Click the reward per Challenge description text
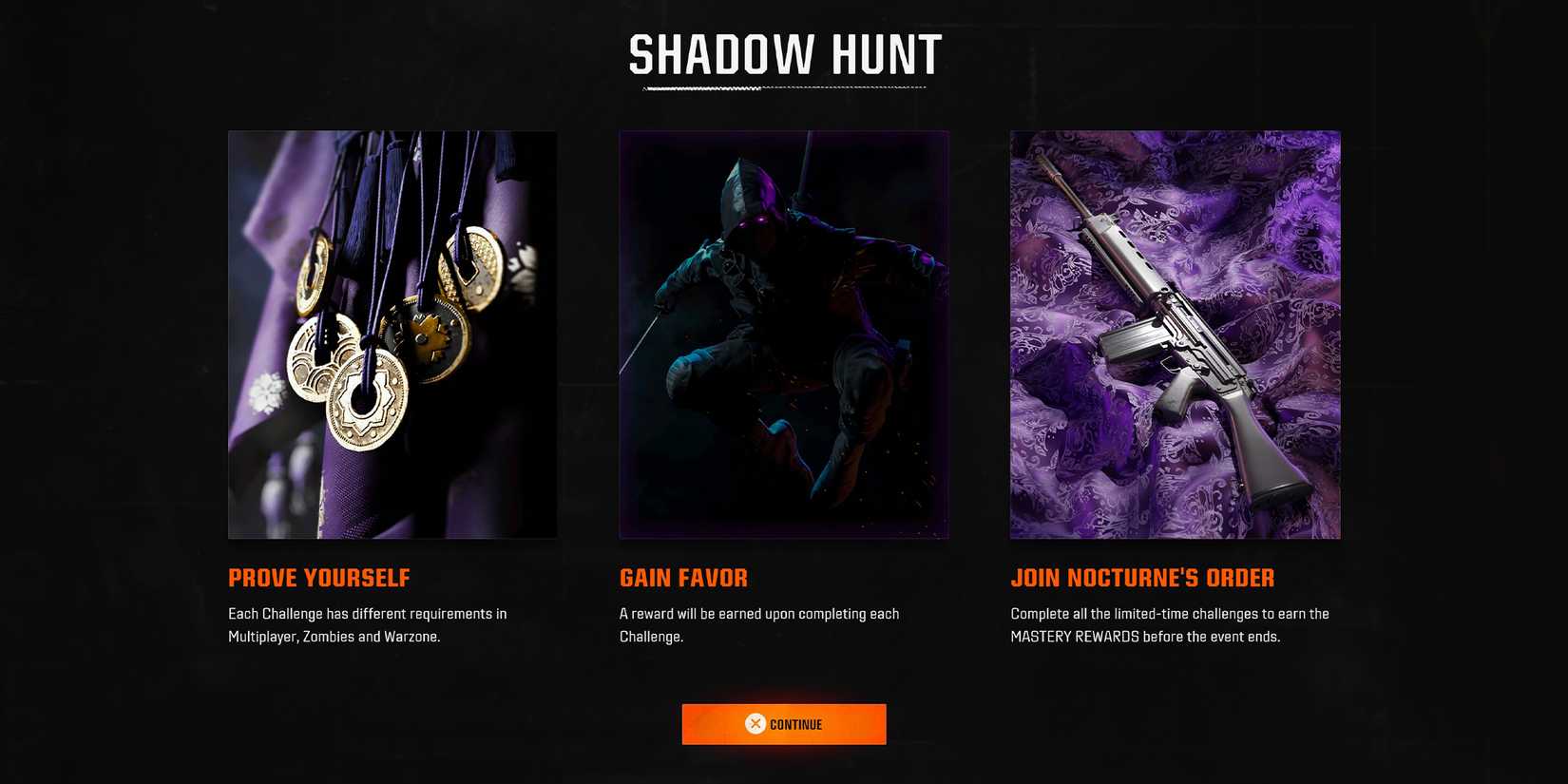Viewport: 1568px width, 784px height. click(759, 624)
